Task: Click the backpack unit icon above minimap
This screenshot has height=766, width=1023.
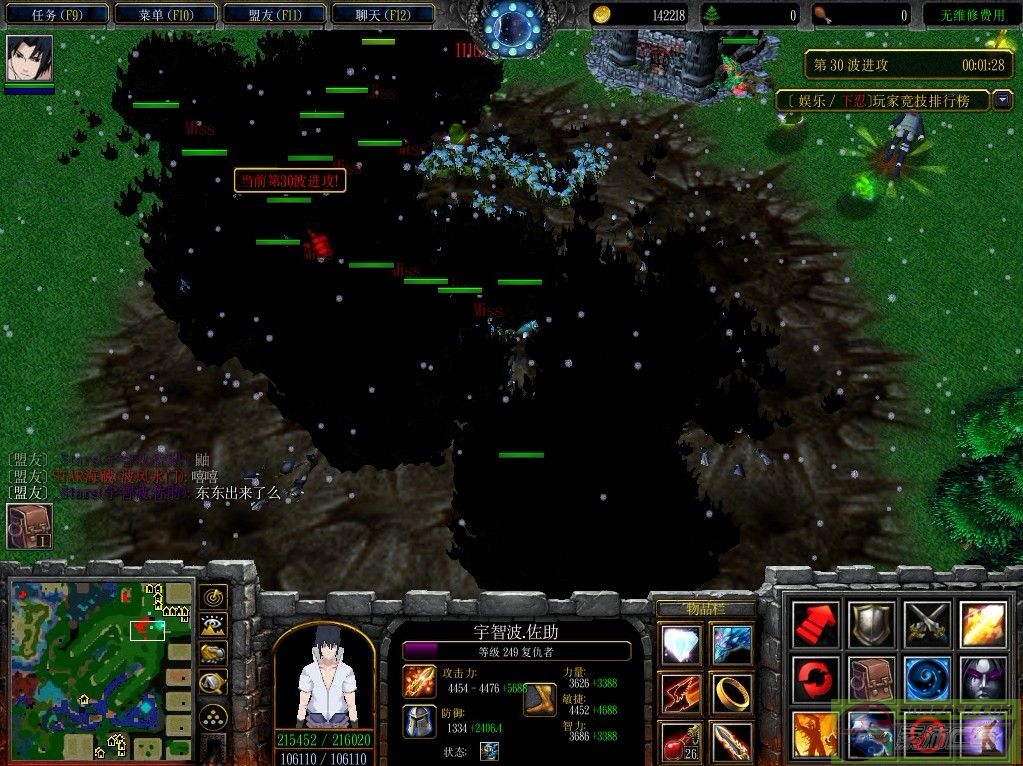Action: (x=29, y=525)
